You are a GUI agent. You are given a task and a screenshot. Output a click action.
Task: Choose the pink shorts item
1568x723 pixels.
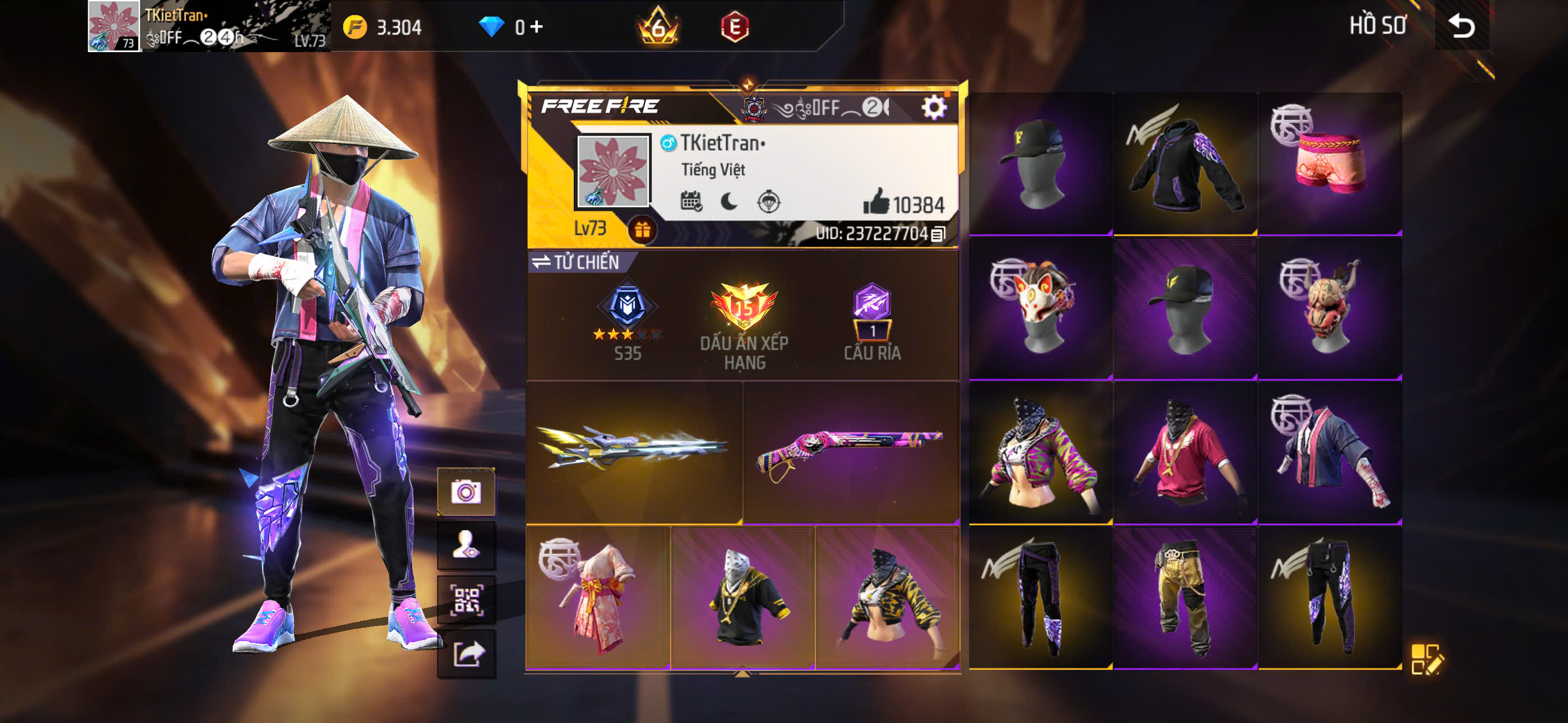tap(1330, 163)
